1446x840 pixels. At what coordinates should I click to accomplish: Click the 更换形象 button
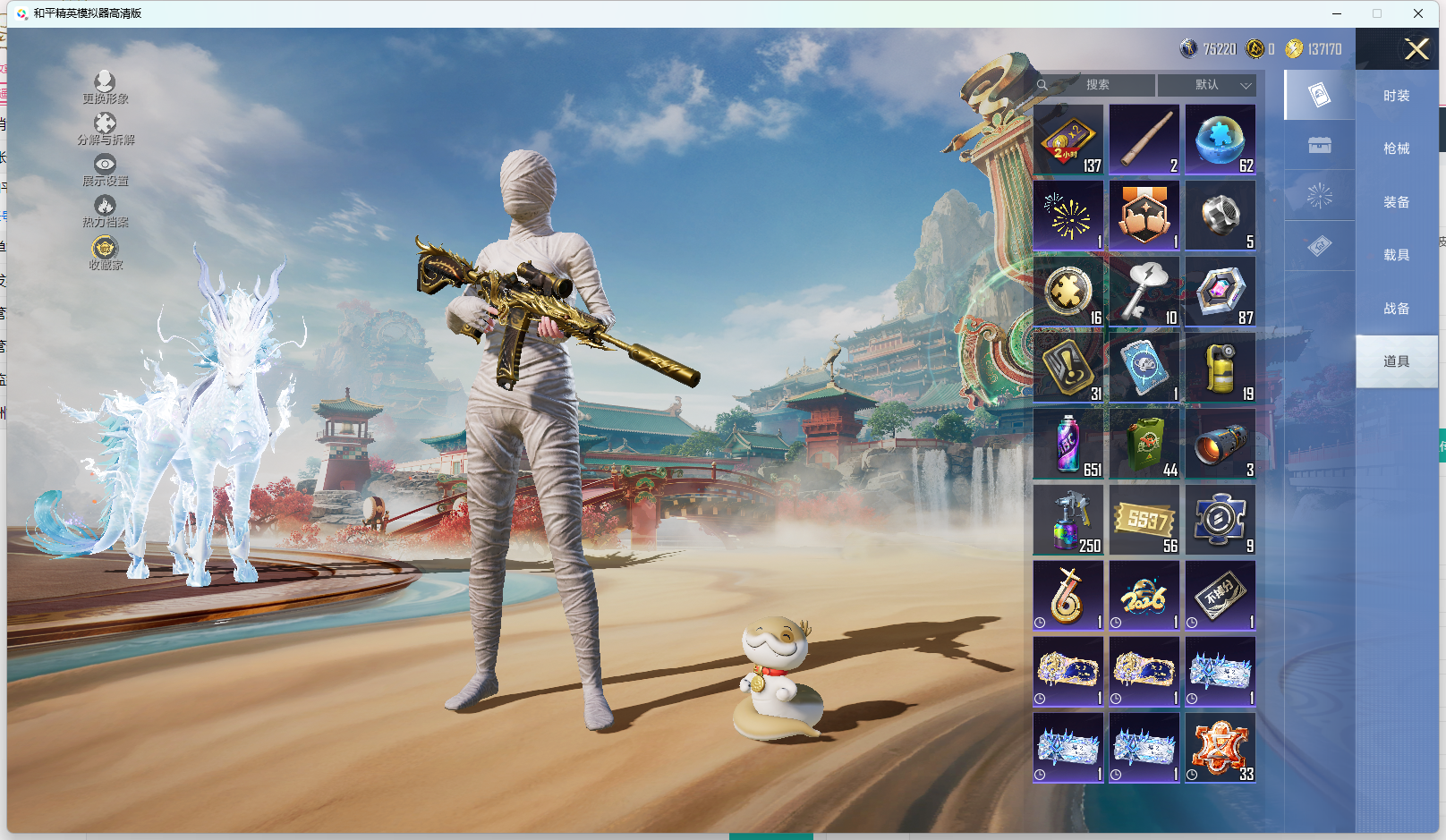[105, 87]
